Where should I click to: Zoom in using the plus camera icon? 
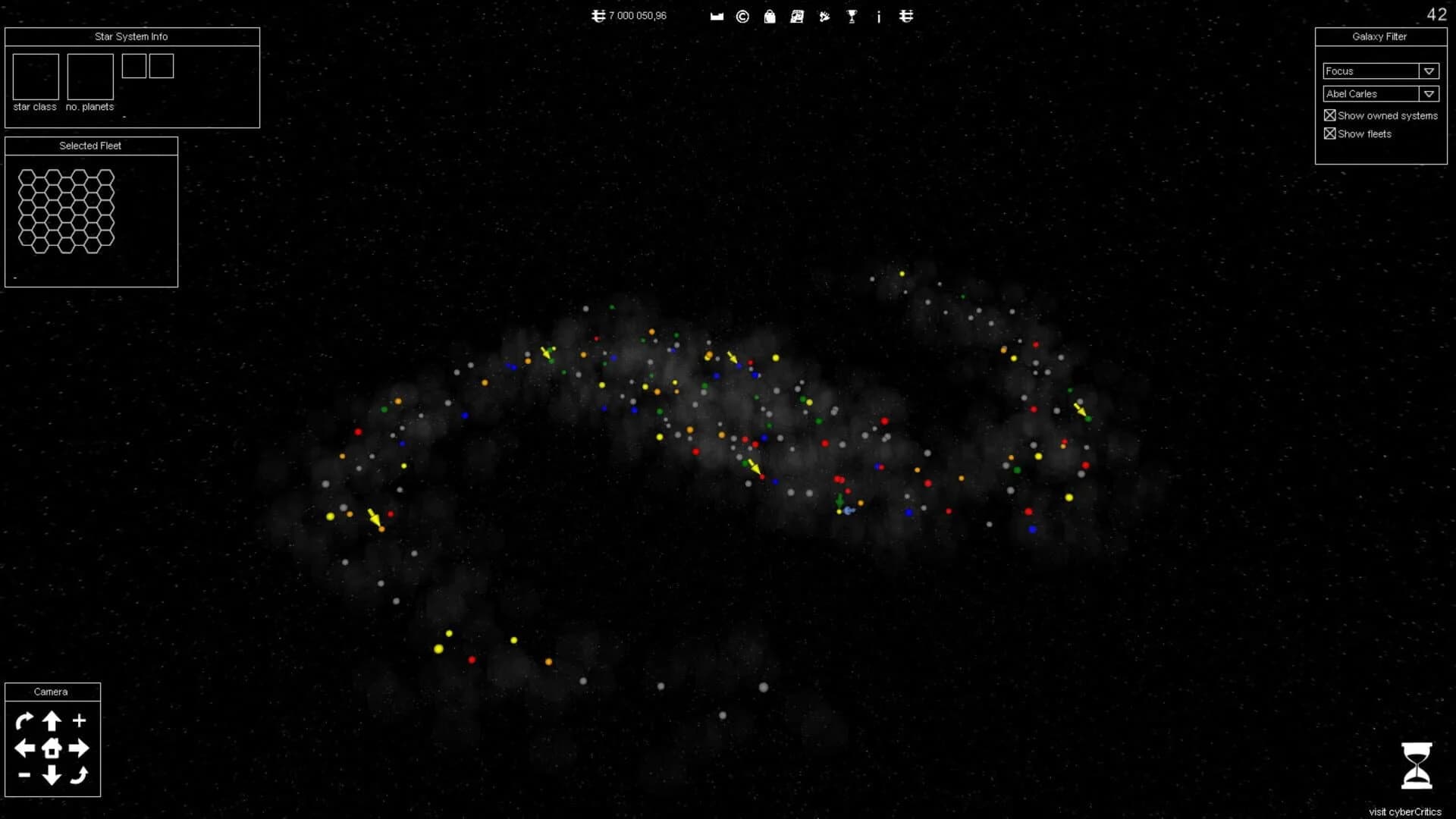78,721
